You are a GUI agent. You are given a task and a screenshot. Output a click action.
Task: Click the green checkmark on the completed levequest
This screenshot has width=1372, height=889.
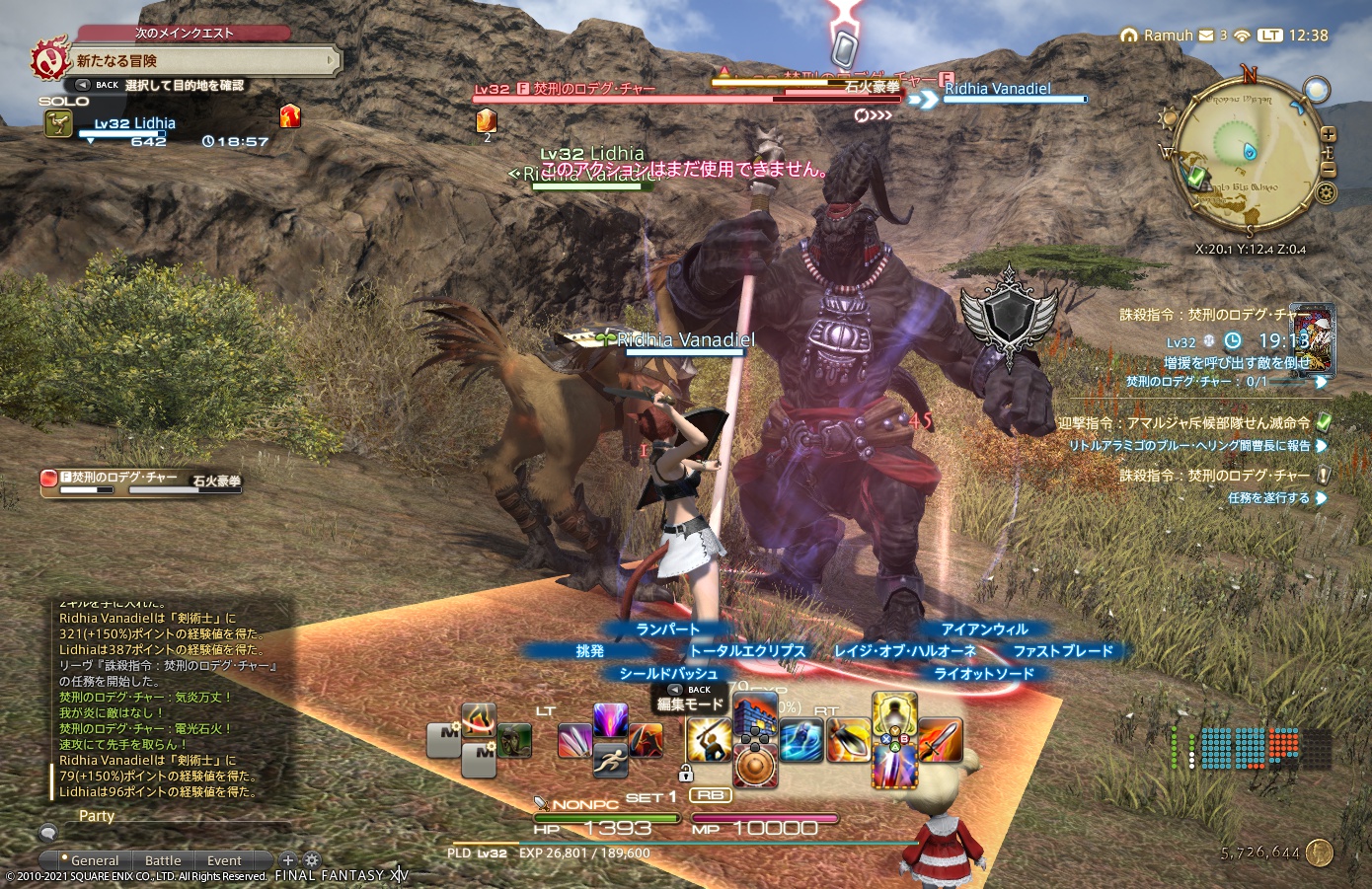click(x=1323, y=423)
